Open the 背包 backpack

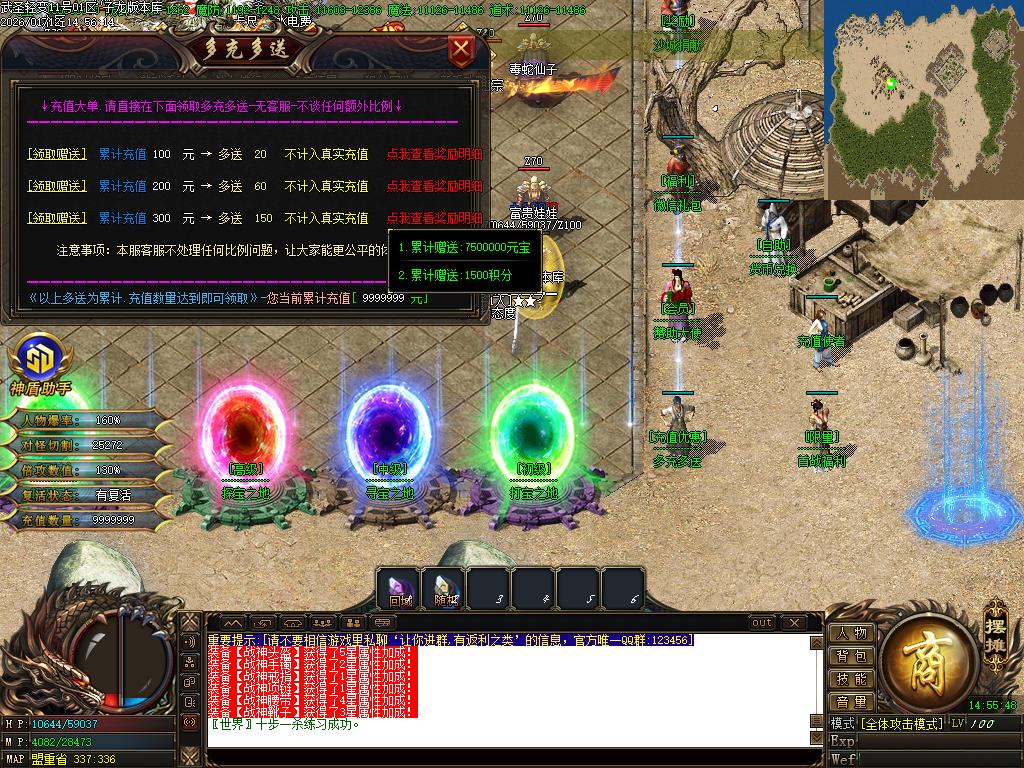[851, 657]
